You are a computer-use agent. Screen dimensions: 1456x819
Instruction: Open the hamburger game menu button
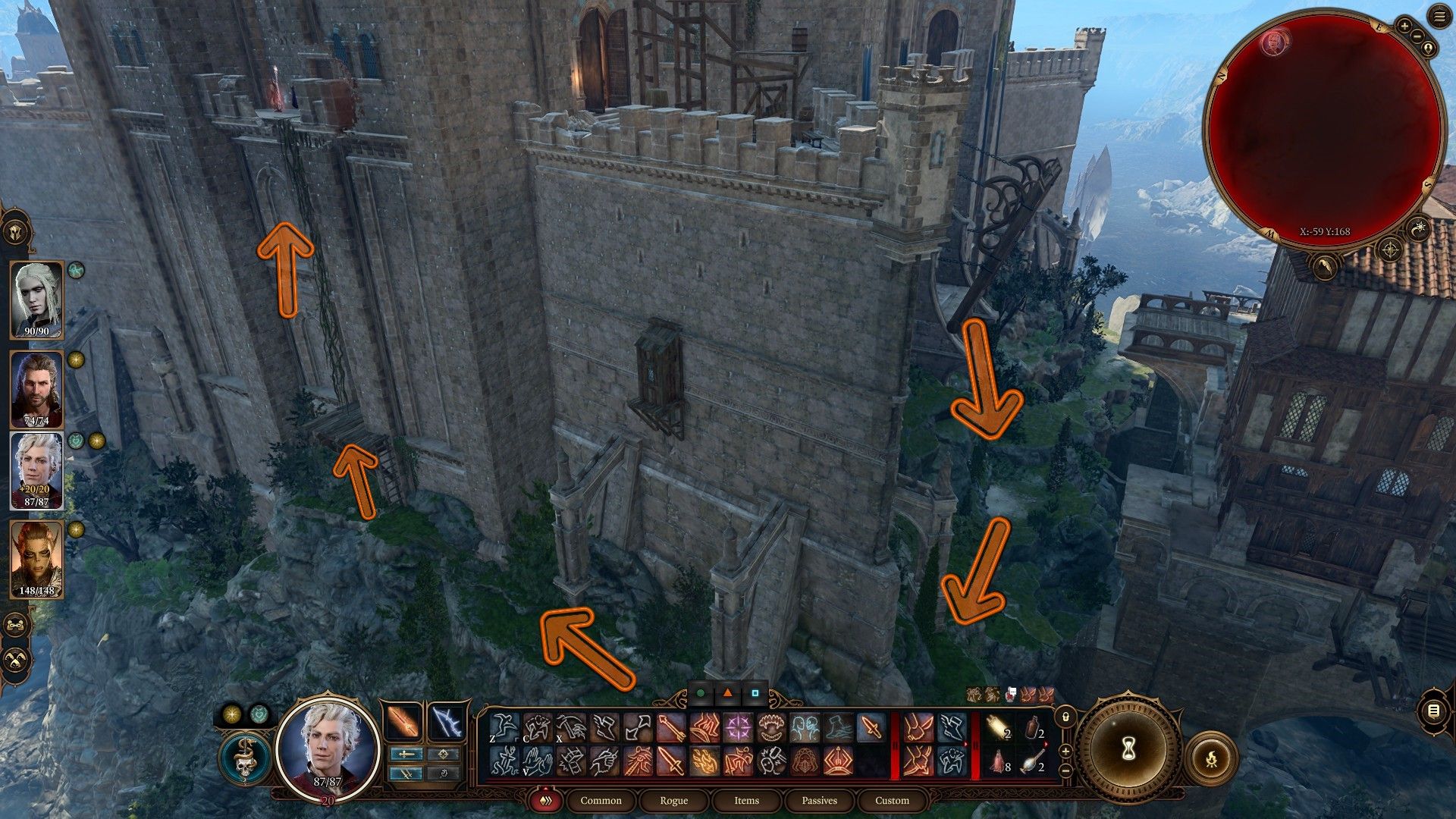1439,17
